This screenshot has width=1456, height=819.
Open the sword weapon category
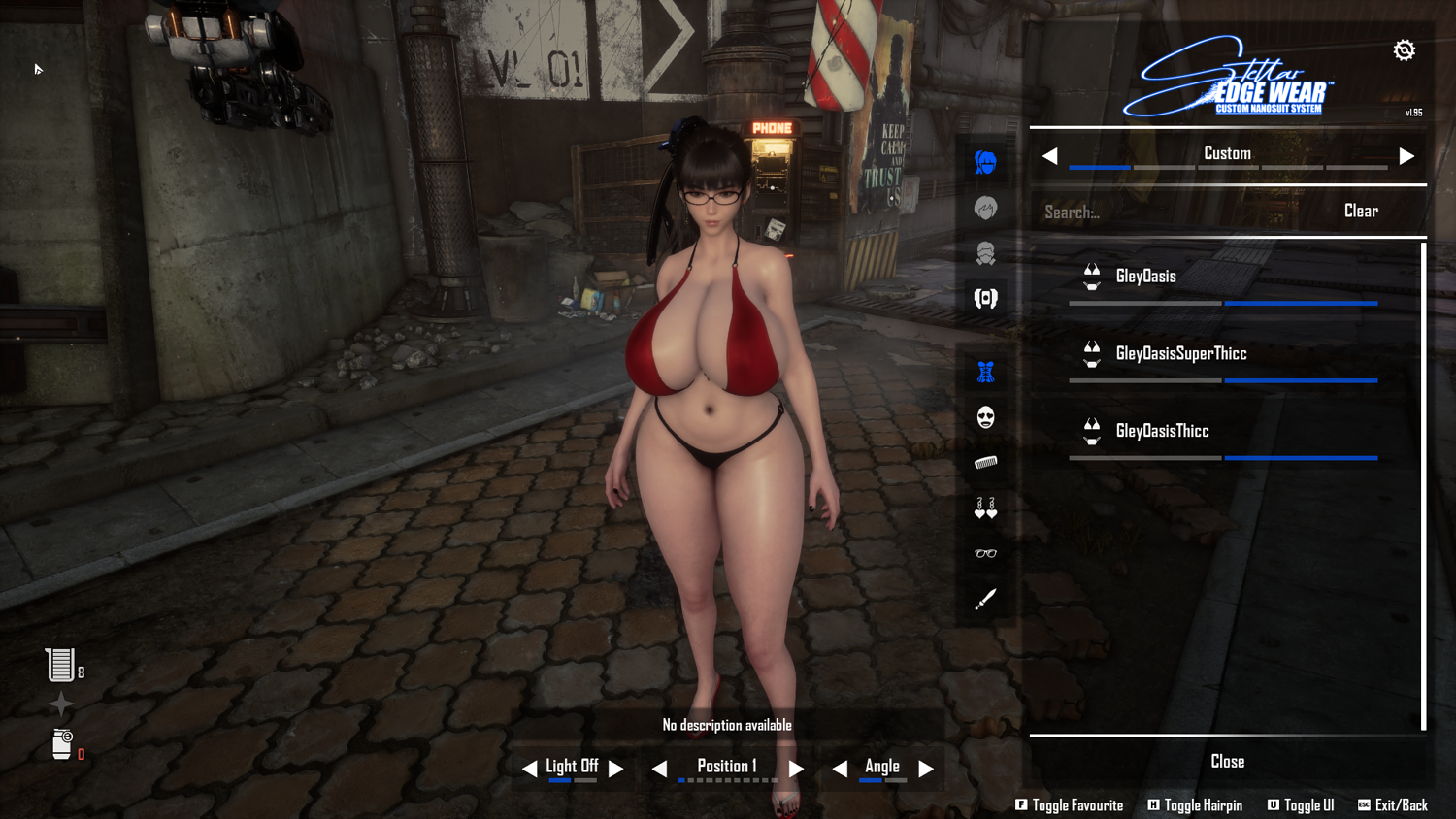coord(985,599)
